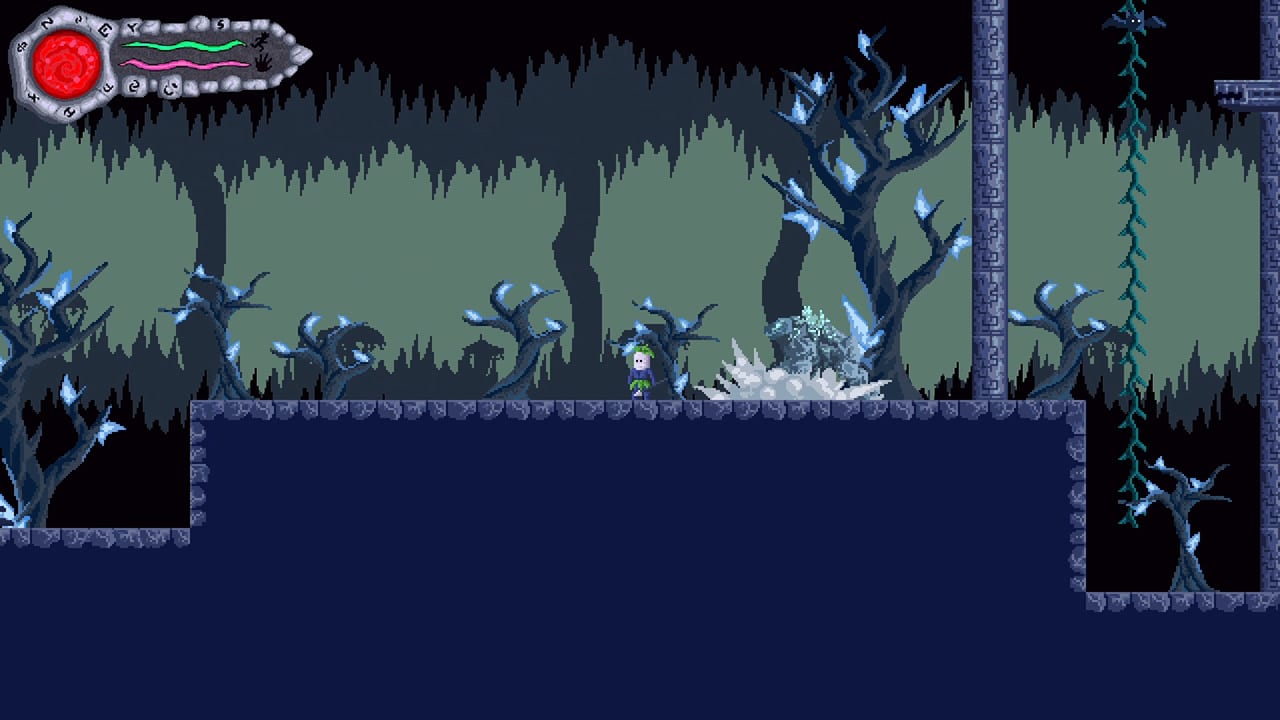This screenshot has height=720, width=1280.
Task: Click the green health bar on the HUD
Action: [x=185, y=44]
